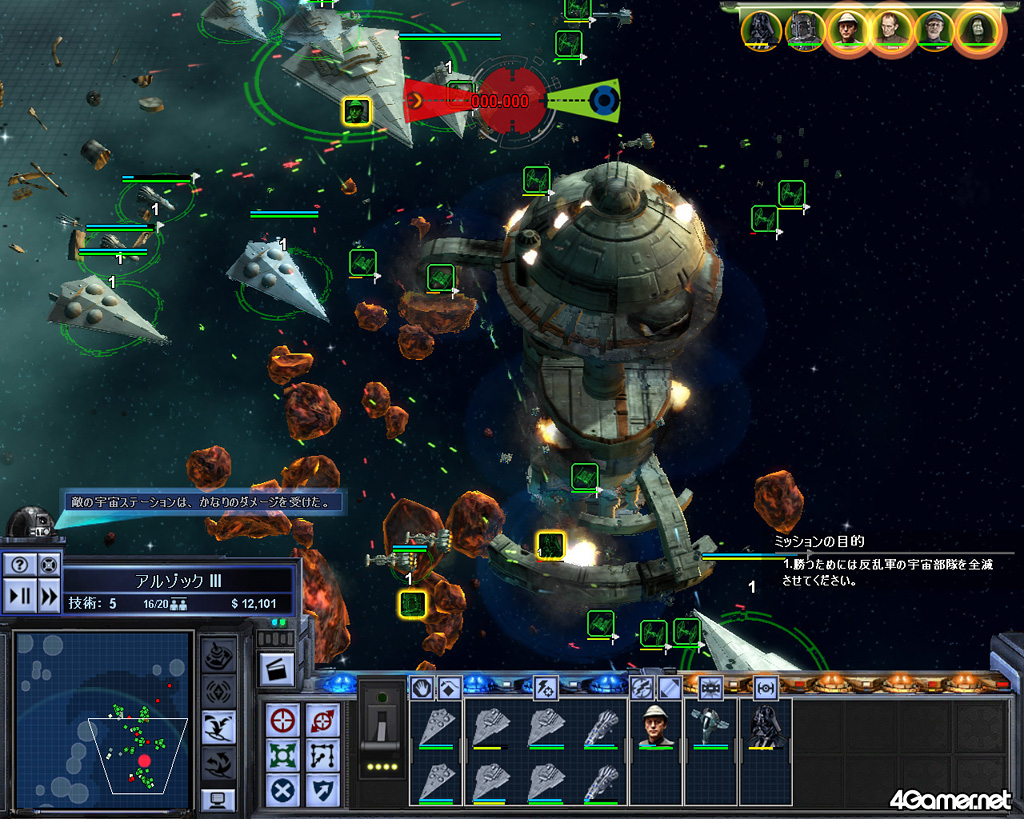Image resolution: width=1024 pixels, height=819 pixels.
Task: Activate the shield guard command
Action: [323, 790]
